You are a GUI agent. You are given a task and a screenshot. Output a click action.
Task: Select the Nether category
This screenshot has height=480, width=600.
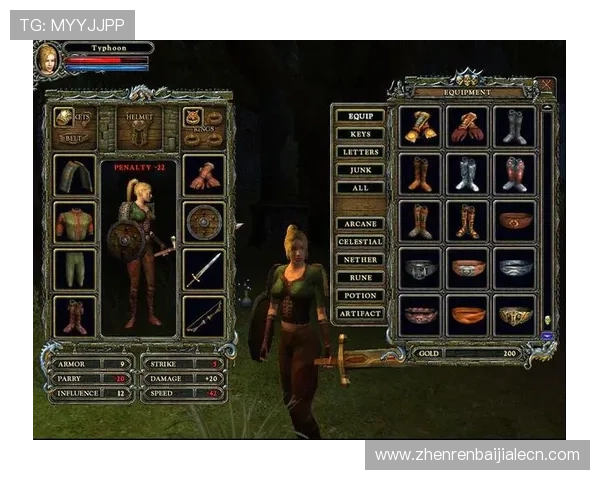360,260
